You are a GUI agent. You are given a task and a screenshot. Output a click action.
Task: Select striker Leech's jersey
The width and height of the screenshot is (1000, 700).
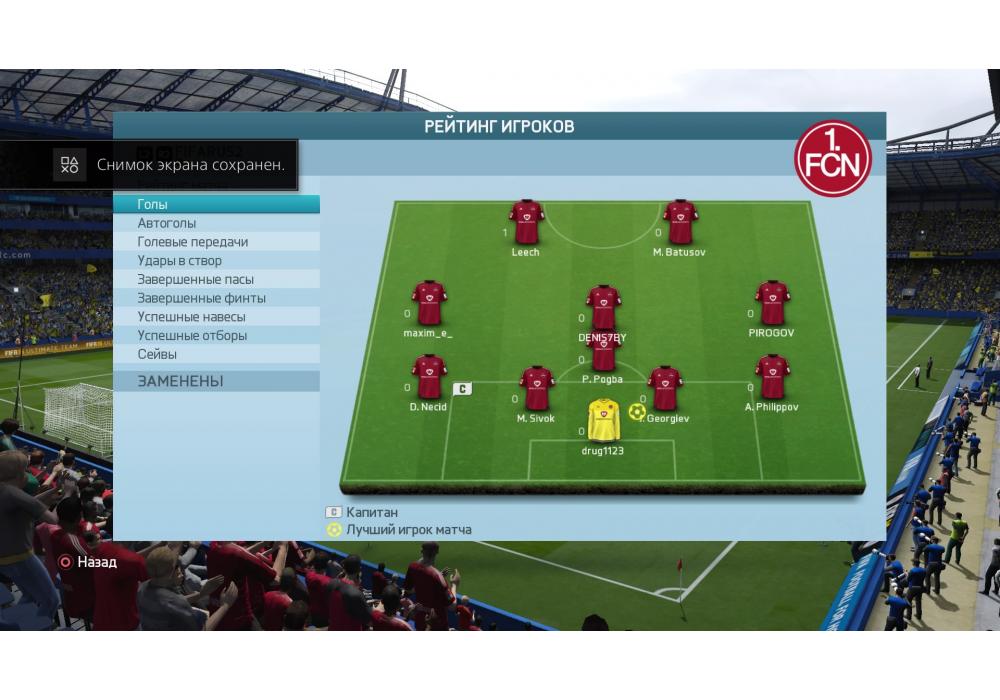click(x=526, y=221)
